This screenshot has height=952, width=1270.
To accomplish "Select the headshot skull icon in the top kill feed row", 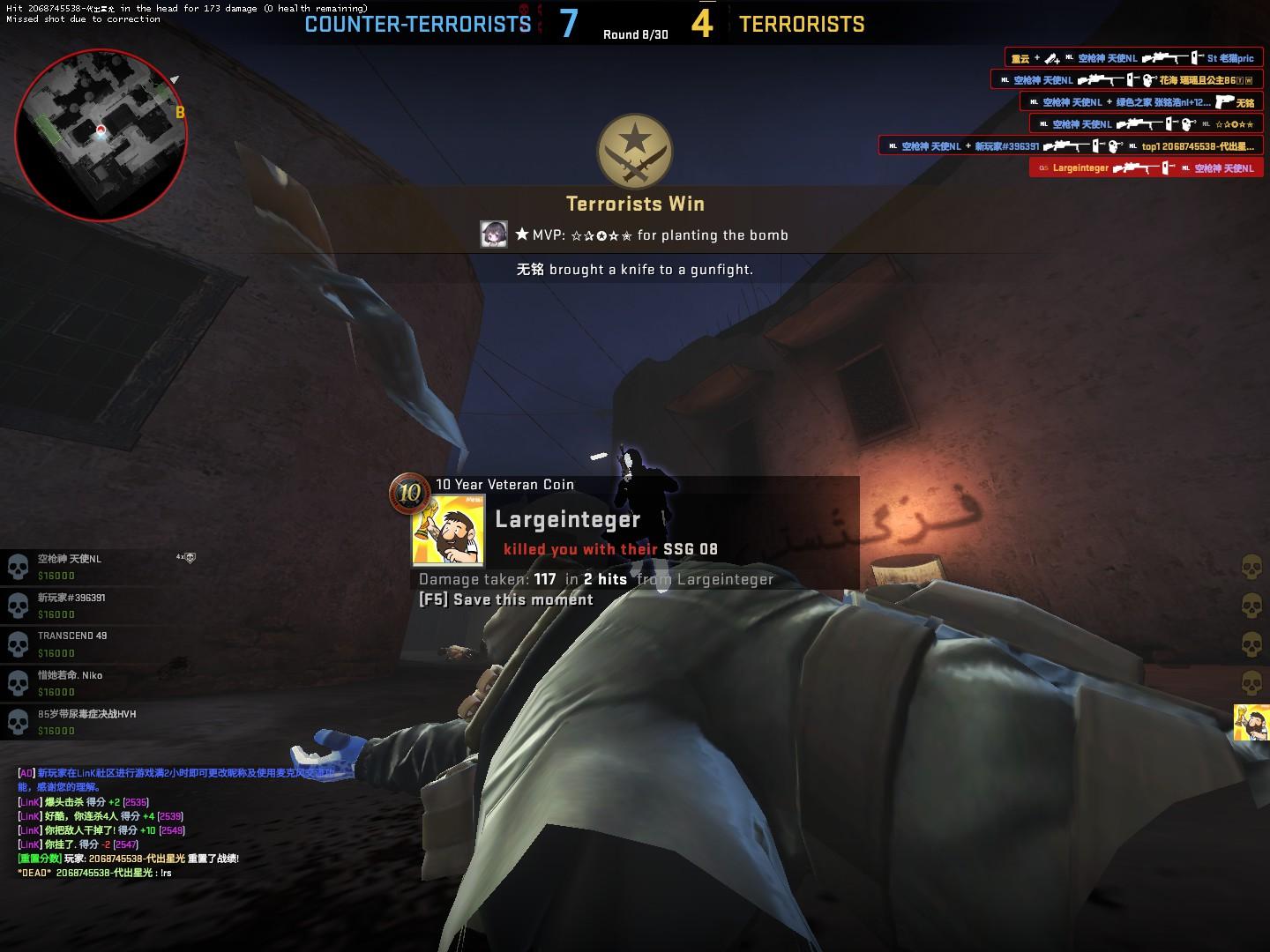I will pyautogui.click(x=1147, y=80).
